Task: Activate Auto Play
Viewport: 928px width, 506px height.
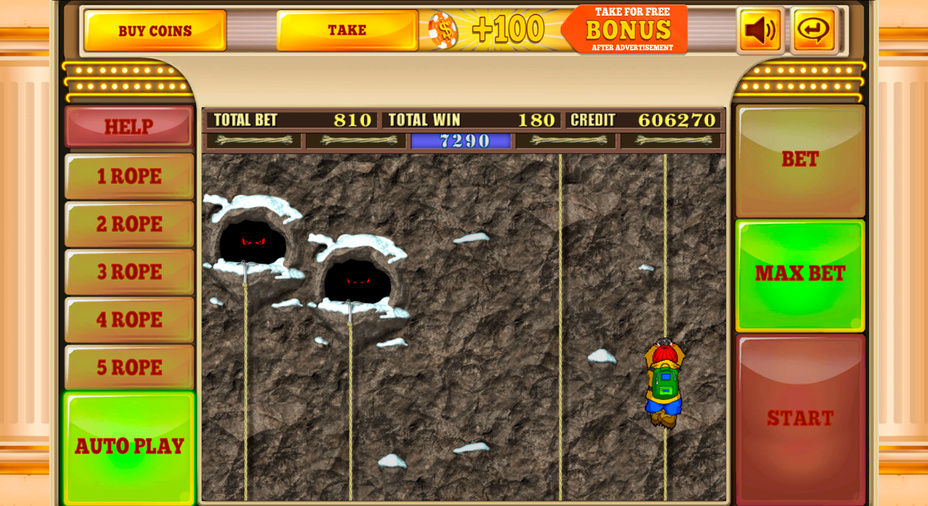Action: pos(129,446)
